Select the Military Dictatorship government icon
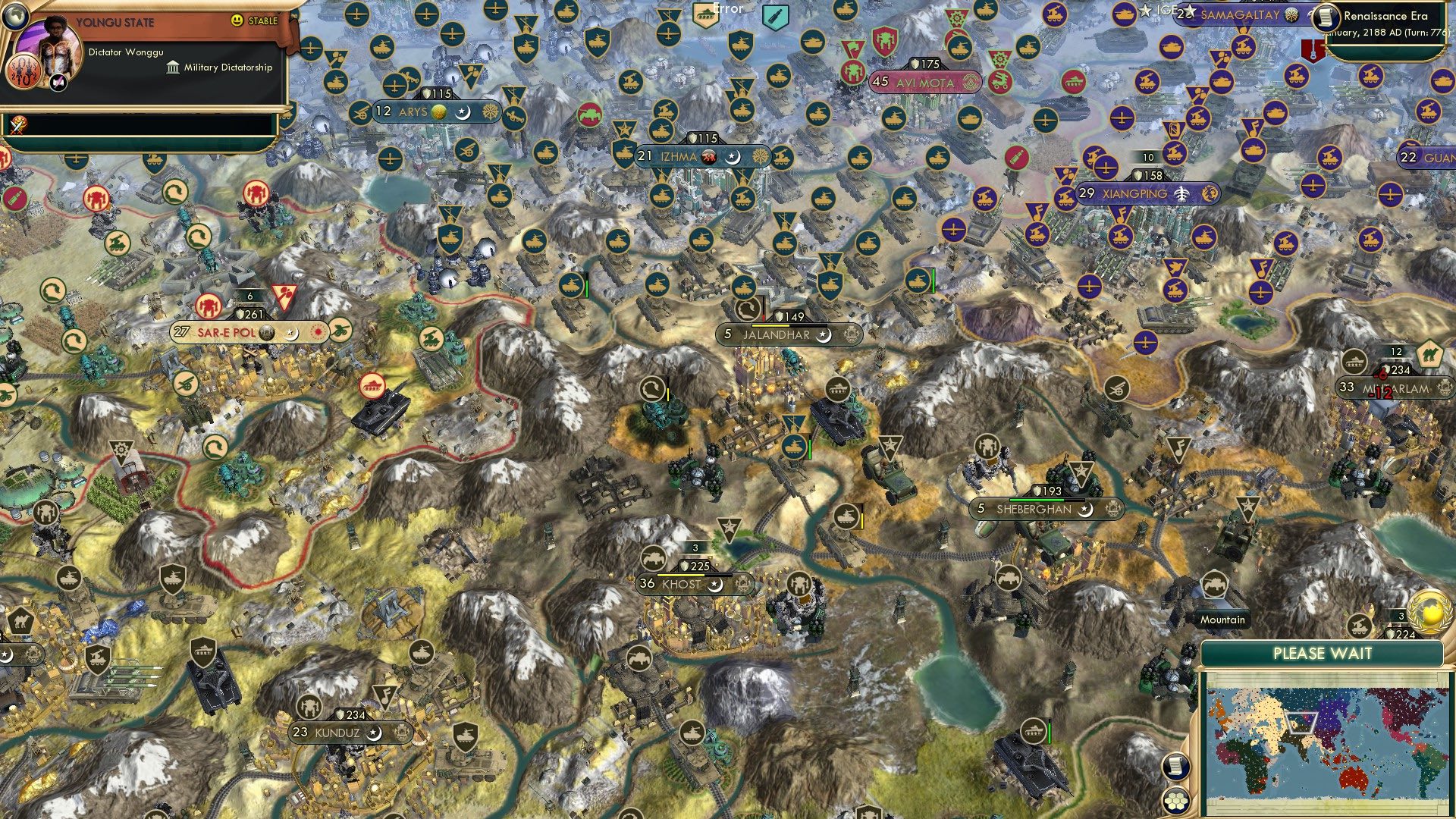This screenshot has height=819, width=1456. point(173,67)
